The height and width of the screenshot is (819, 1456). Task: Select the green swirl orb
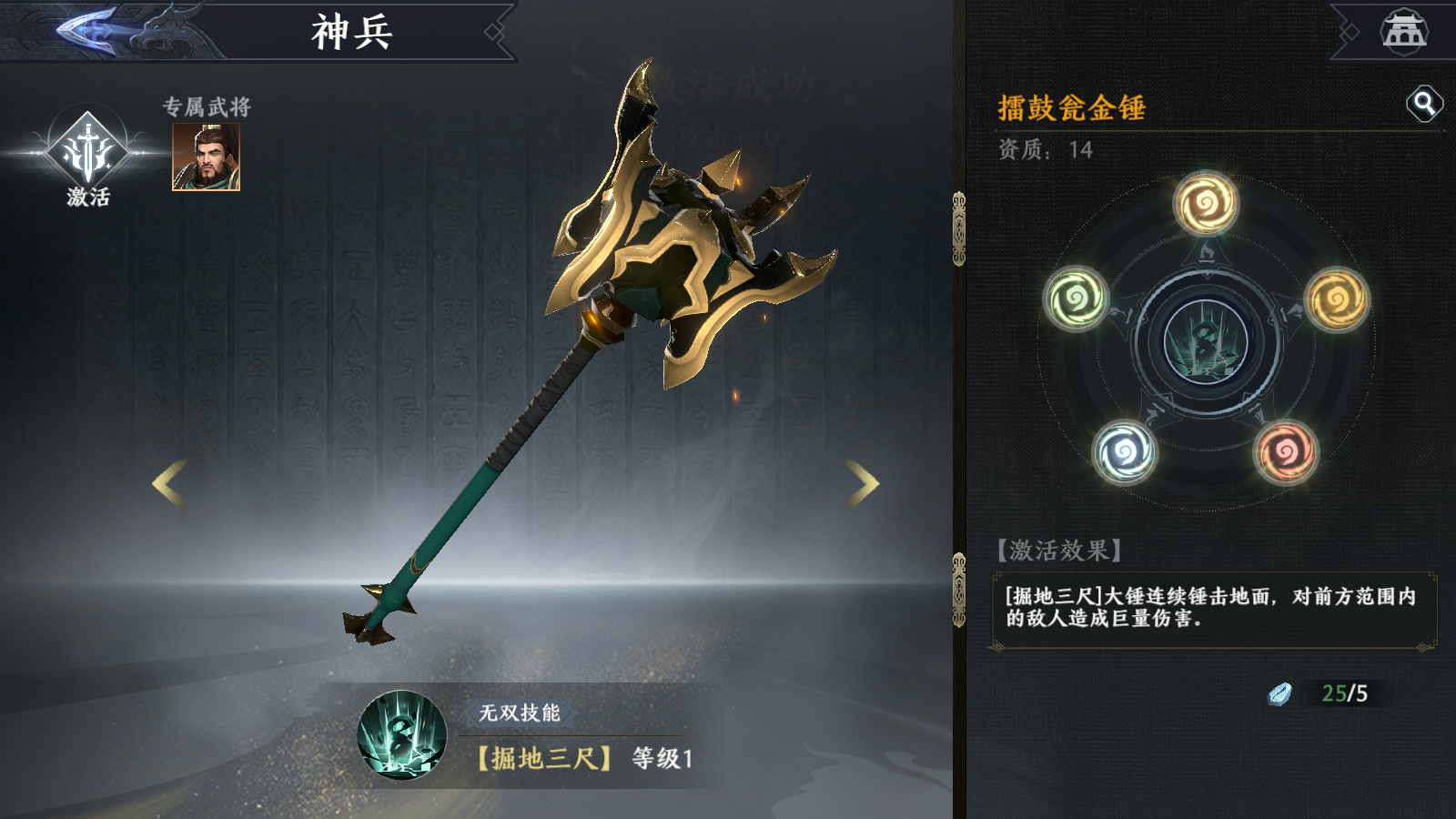pyautogui.click(x=1076, y=298)
